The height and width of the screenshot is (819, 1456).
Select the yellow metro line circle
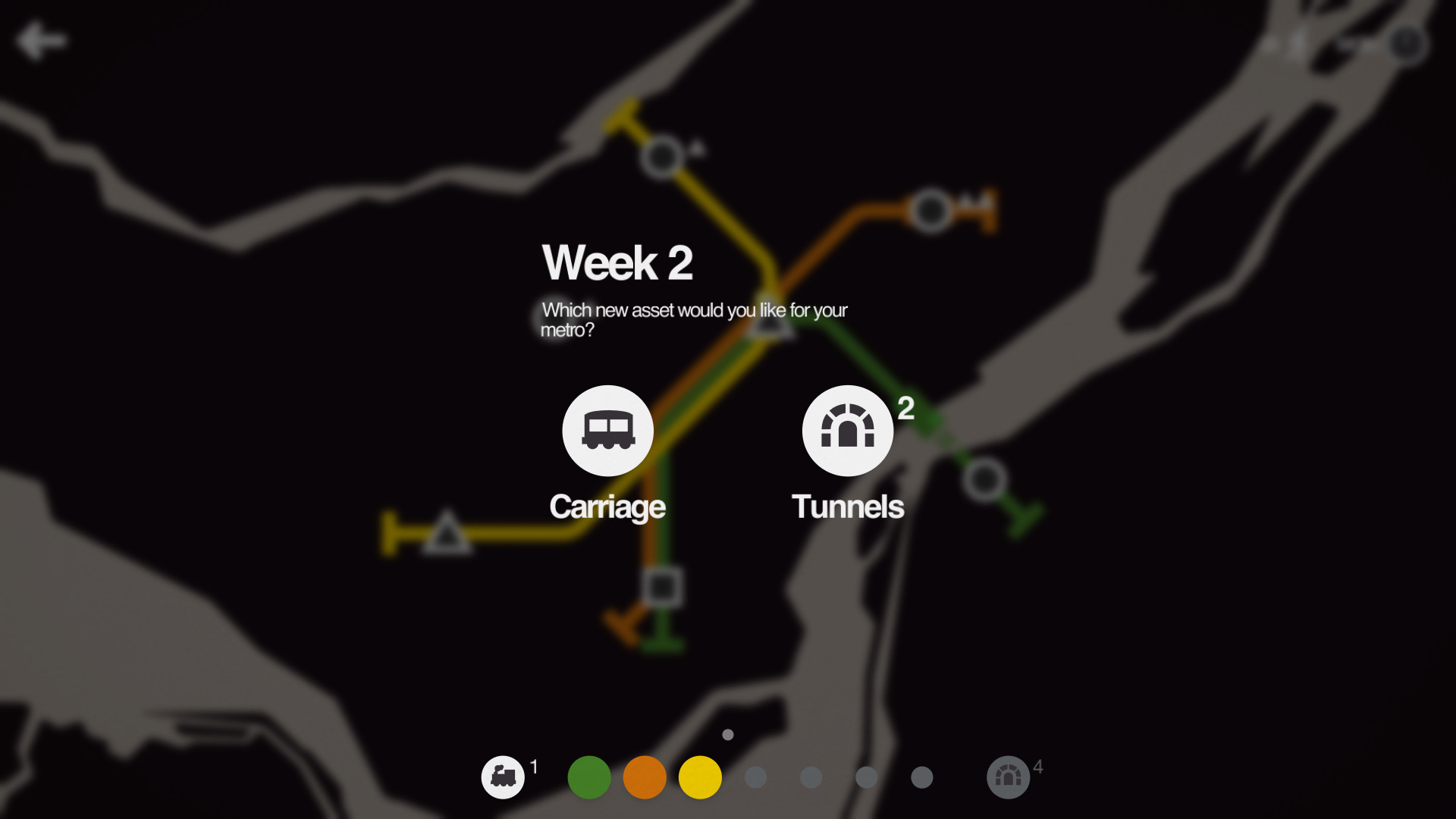[699, 777]
